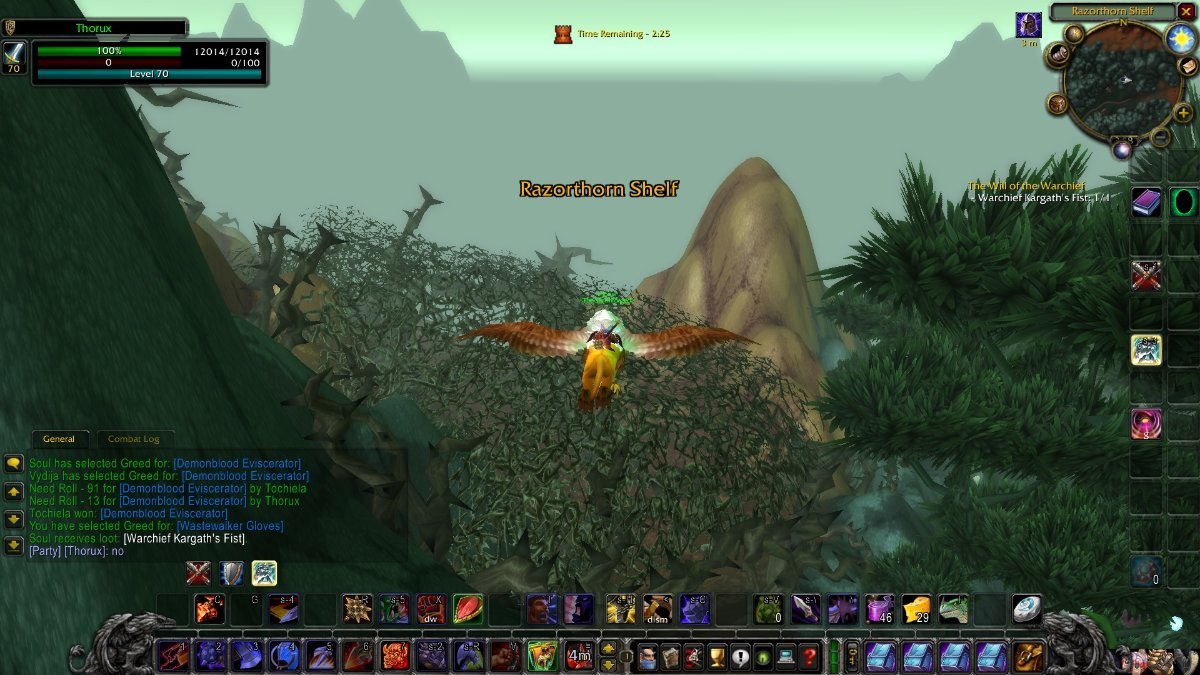Close the minimap with the X button

coord(1186,11)
